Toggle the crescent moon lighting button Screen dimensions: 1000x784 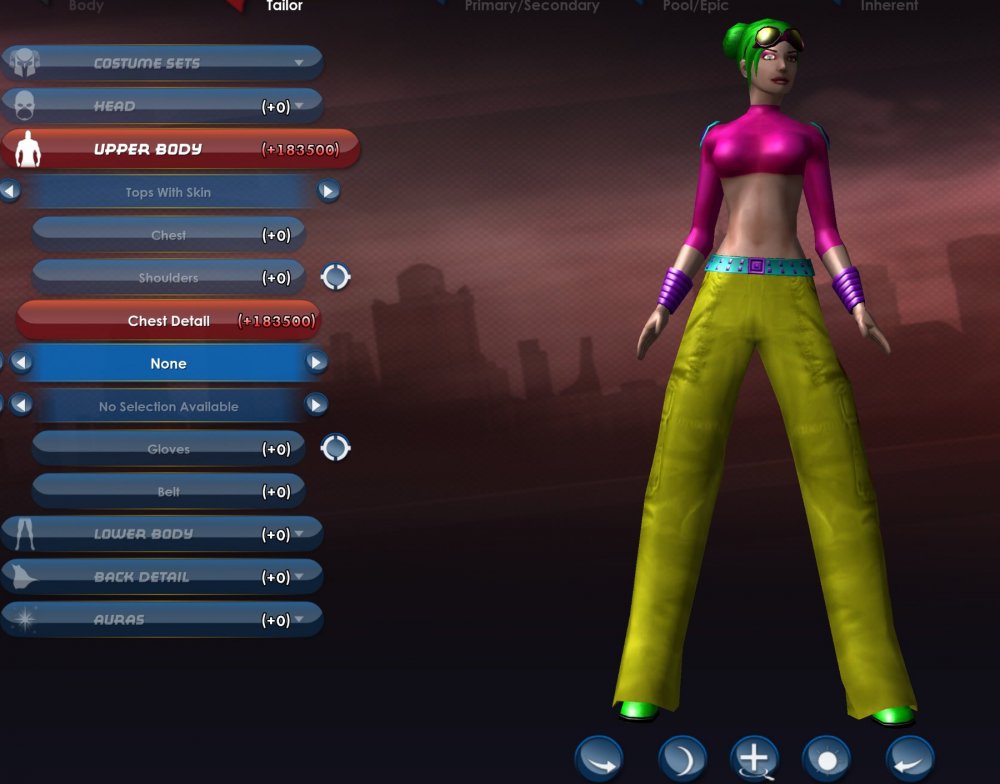683,759
